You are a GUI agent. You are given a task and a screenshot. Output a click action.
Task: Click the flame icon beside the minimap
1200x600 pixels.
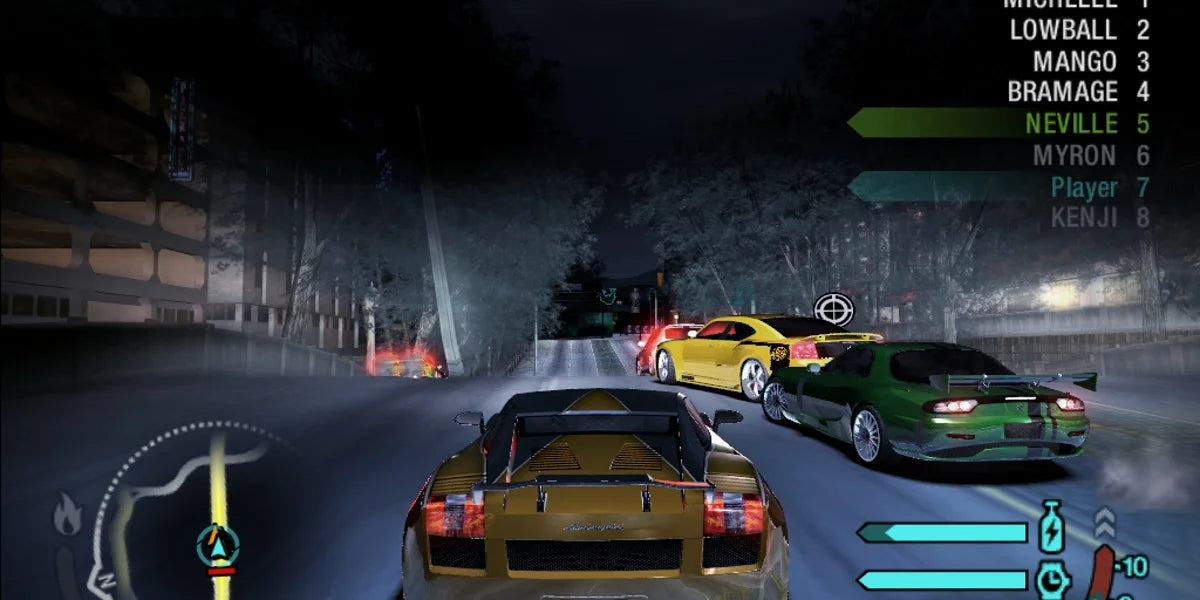[68, 517]
